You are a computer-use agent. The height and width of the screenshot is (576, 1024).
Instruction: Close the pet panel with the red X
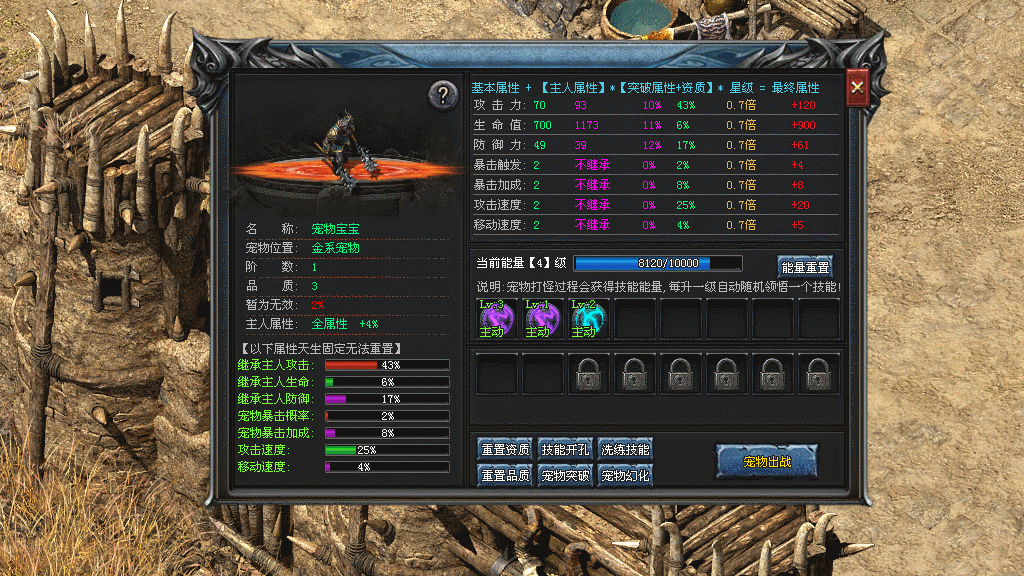[856, 88]
